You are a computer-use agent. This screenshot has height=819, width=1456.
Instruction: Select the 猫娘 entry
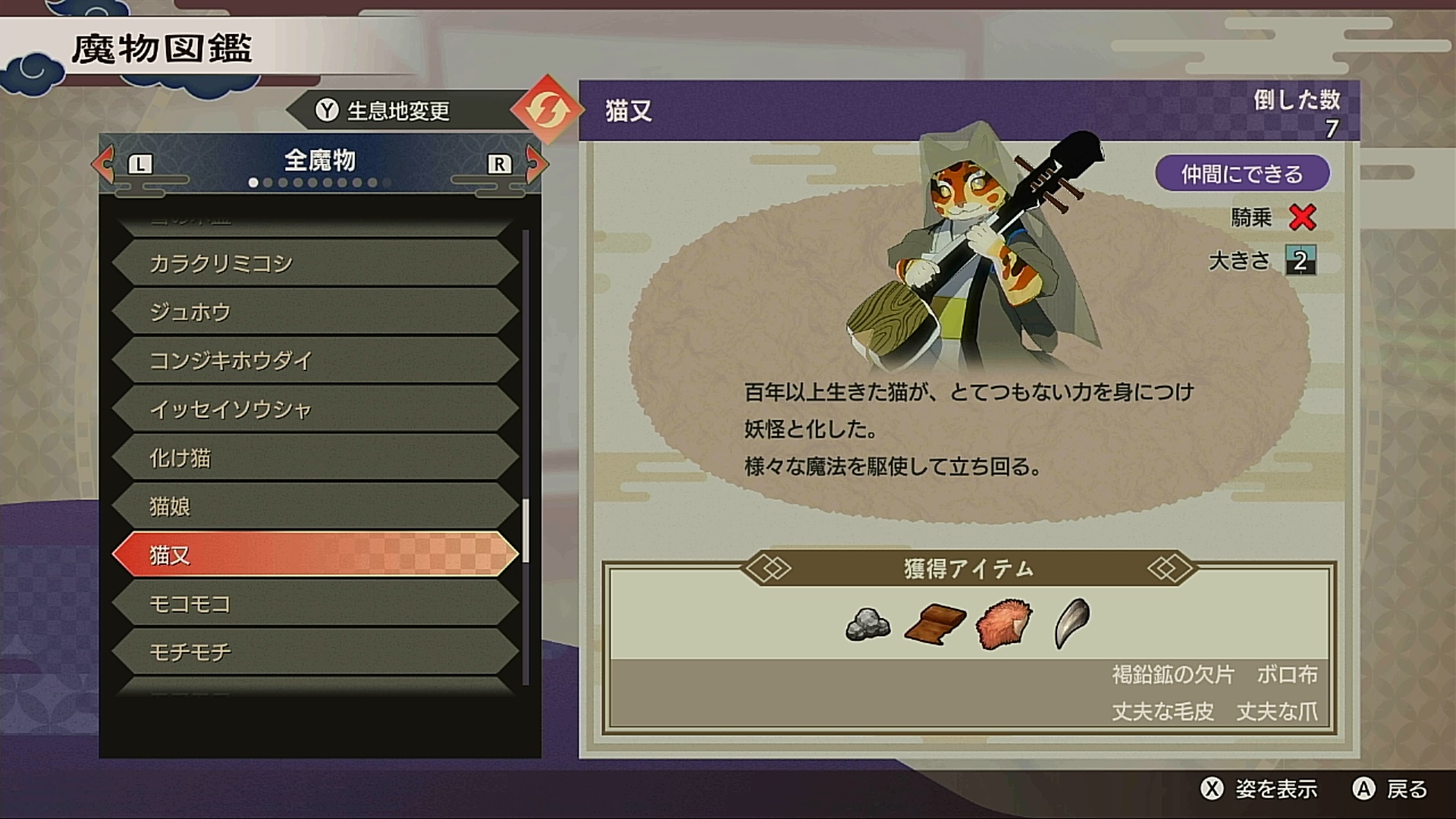tap(315, 507)
